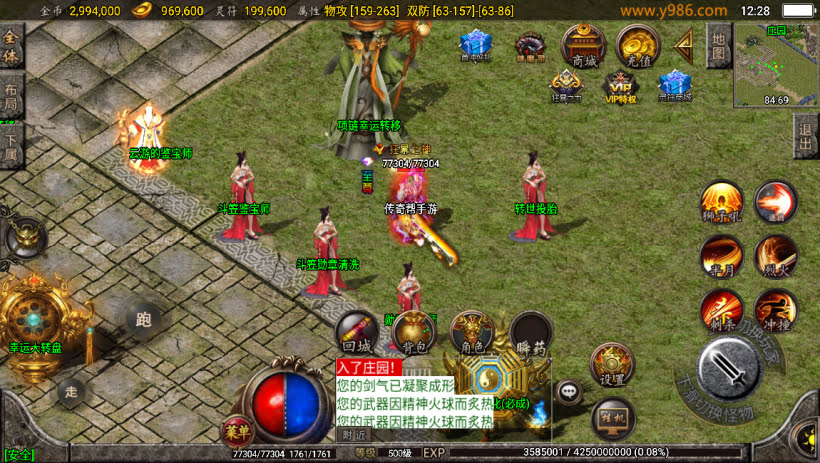The width and height of the screenshot is (820, 463).
Task: Trigger the 刺杀 skill
Action: [x=720, y=311]
